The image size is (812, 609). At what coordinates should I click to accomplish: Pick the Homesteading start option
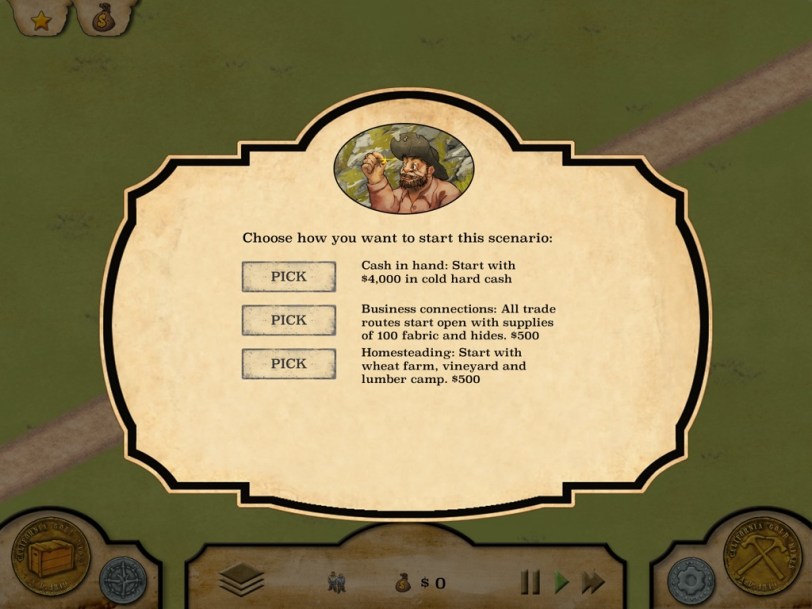[288, 364]
